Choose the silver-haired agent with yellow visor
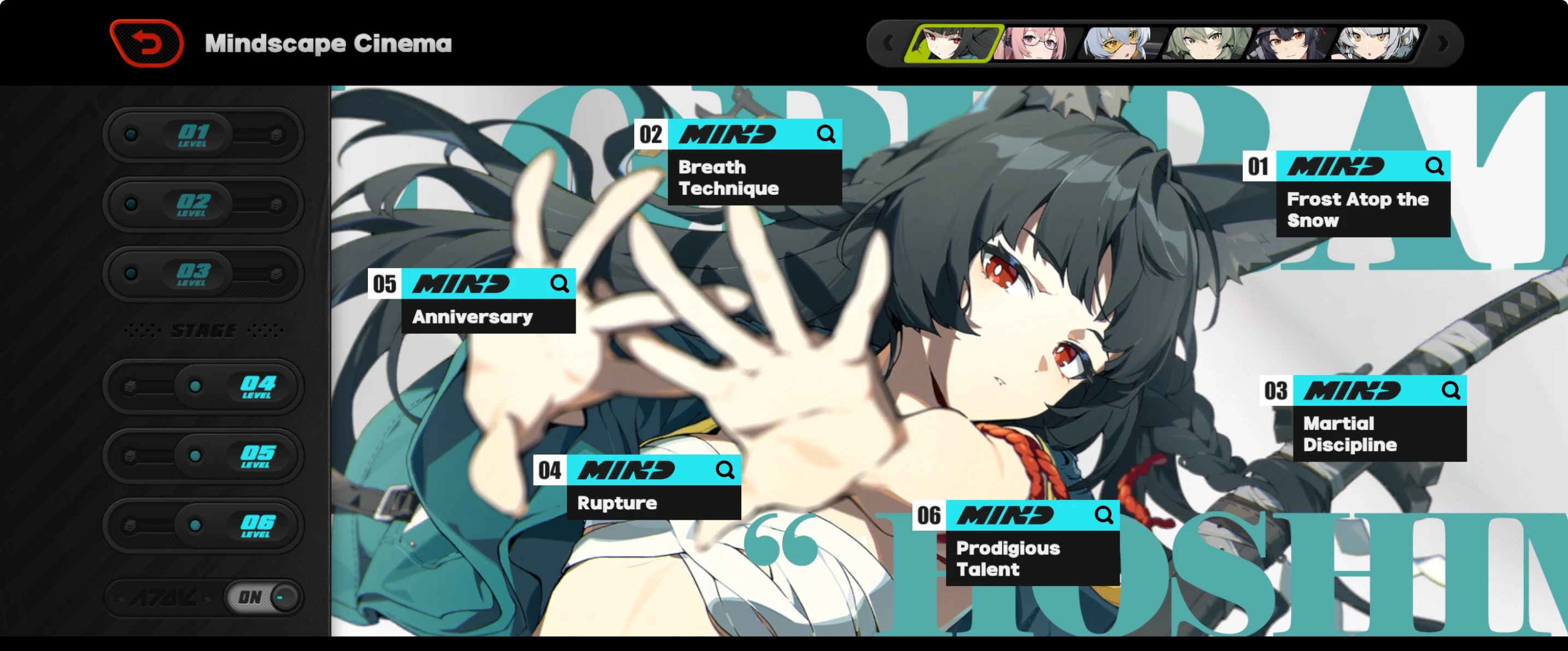This screenshot has width=1568, height=651. point(1119,43)
